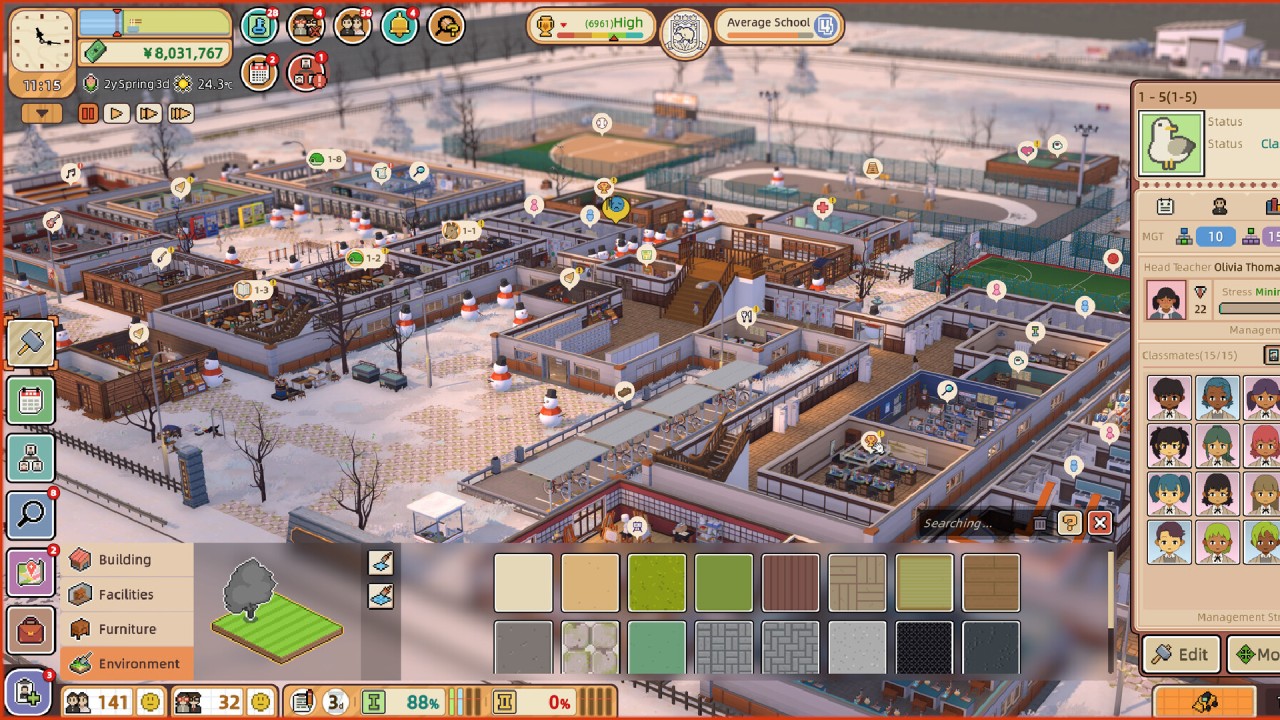Select the paintbrush floor tool

pos(381,563)
